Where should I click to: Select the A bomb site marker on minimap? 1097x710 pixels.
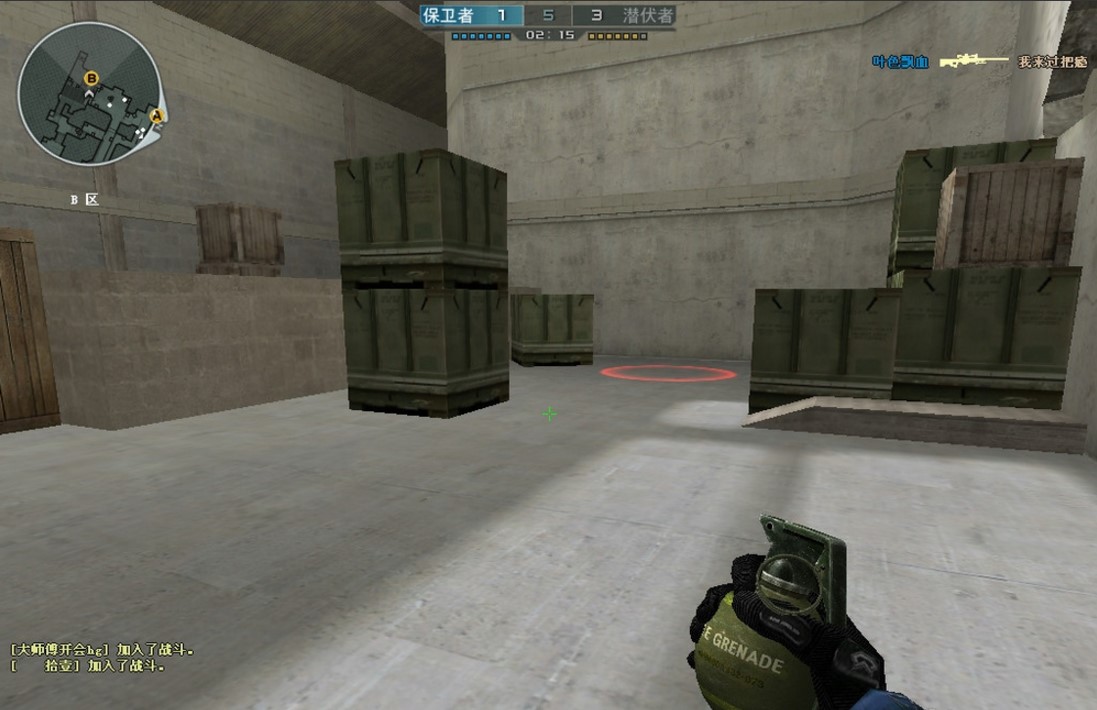point(156,116)
